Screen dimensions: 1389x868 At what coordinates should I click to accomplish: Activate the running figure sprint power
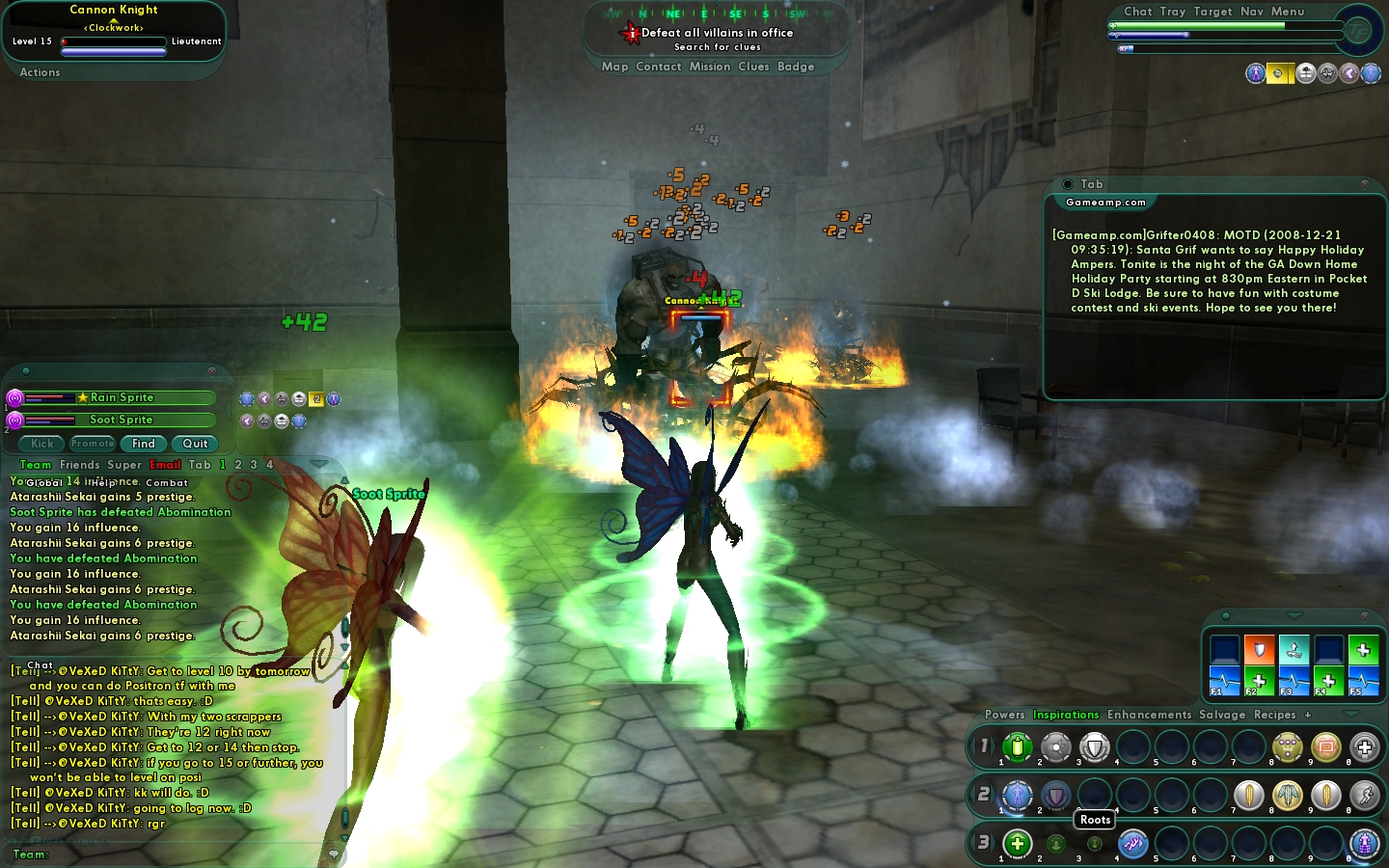pyautogui.click(x=1364, y=795)
